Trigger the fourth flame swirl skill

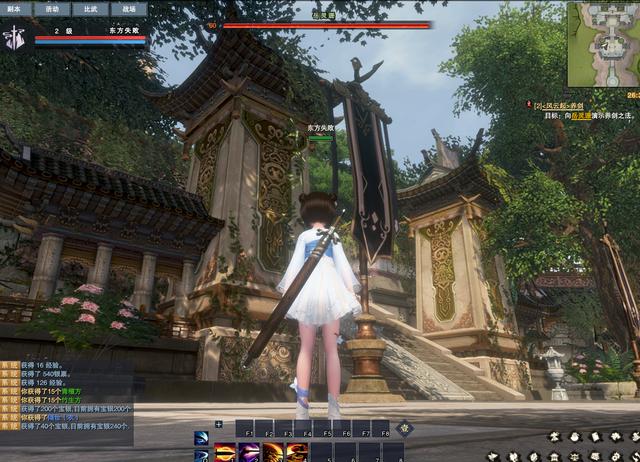(x=296, y=451)
